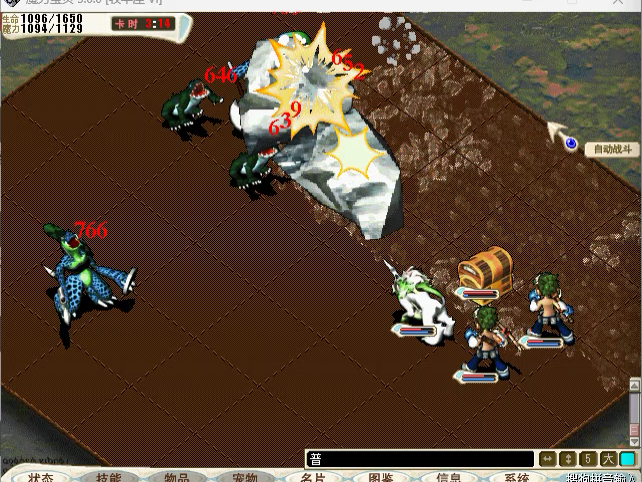Click the chat input box showing 普

[420, 459]
